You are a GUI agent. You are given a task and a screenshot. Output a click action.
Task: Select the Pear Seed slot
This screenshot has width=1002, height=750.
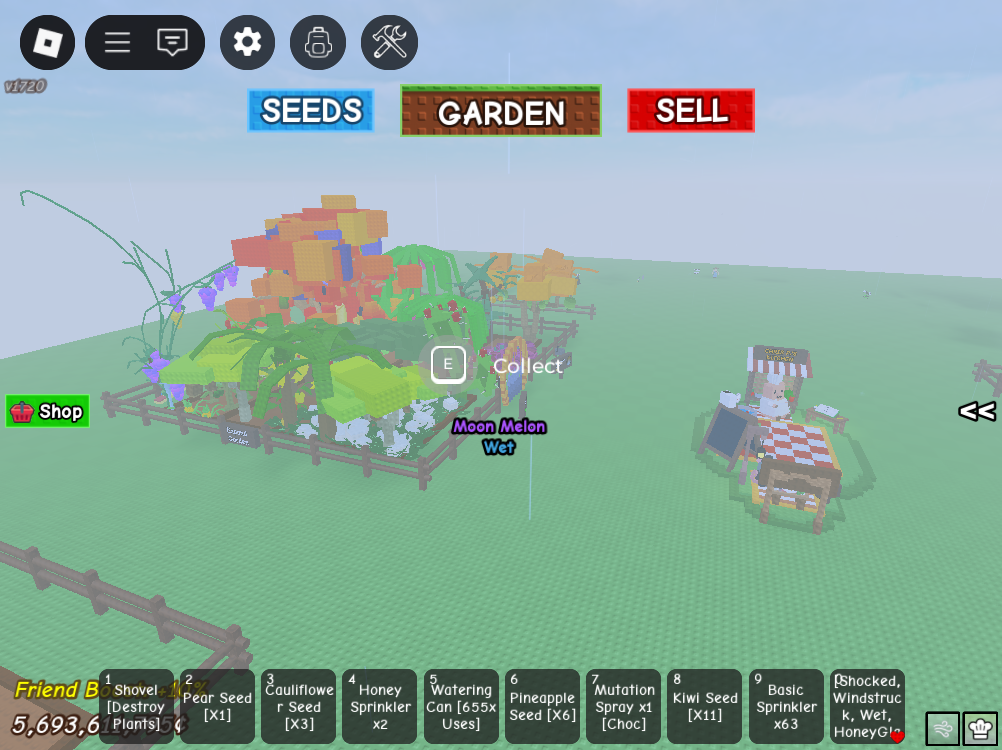pyautogui.click(x=218, y=707)
